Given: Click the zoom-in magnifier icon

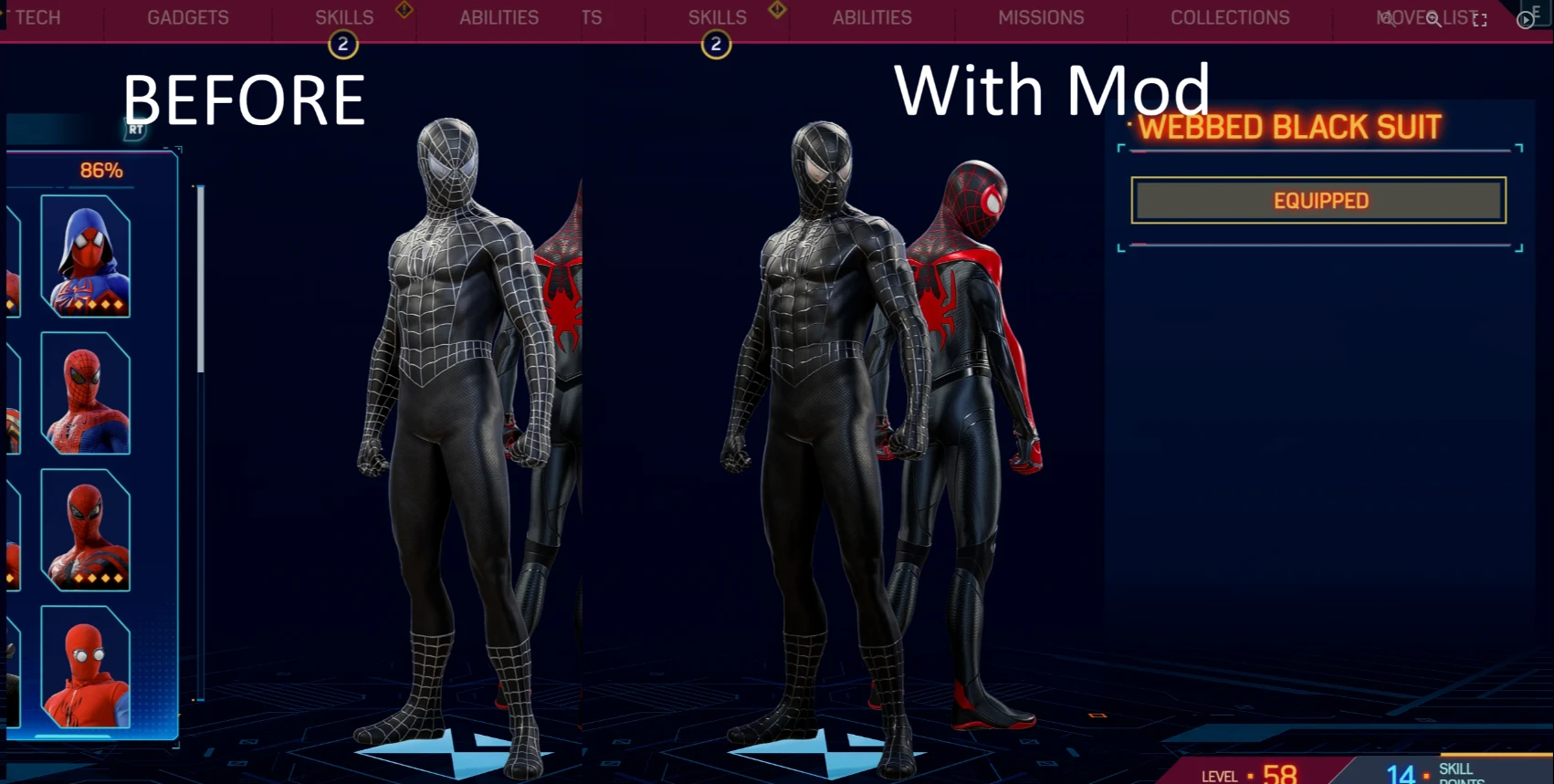Looking at the screenshot, I should [x=1432, y=19].
